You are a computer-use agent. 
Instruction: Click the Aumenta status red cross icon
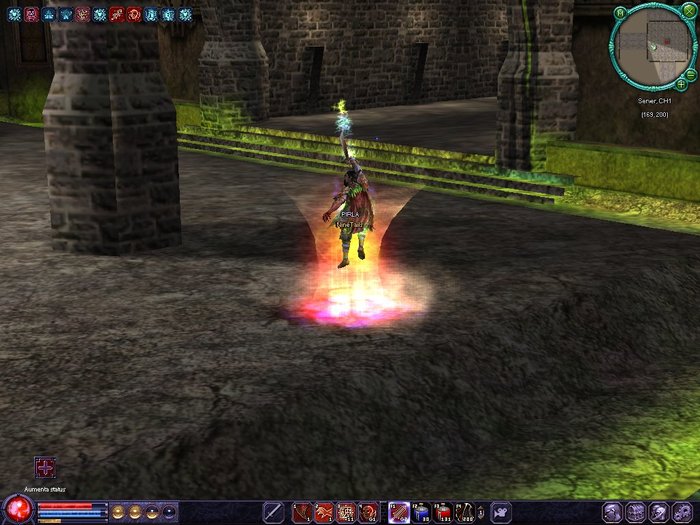[x=45, y=467]
